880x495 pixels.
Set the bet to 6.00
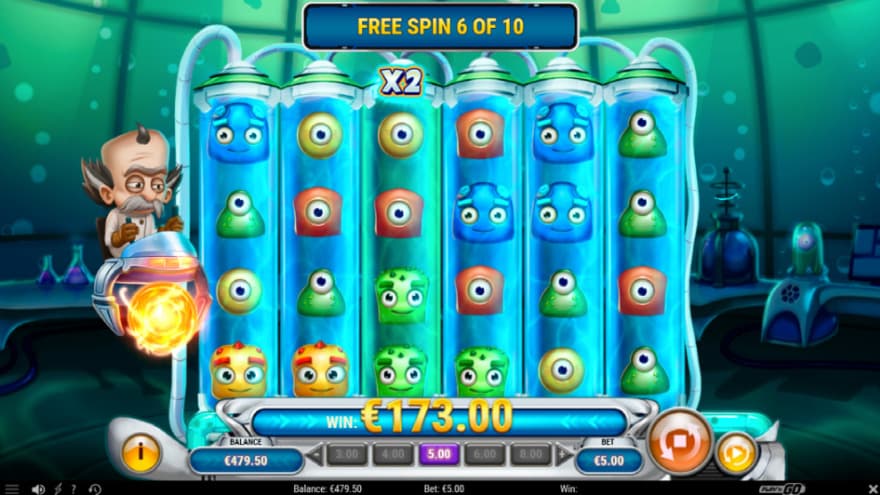pyautogui.click(x=484, y=455)
